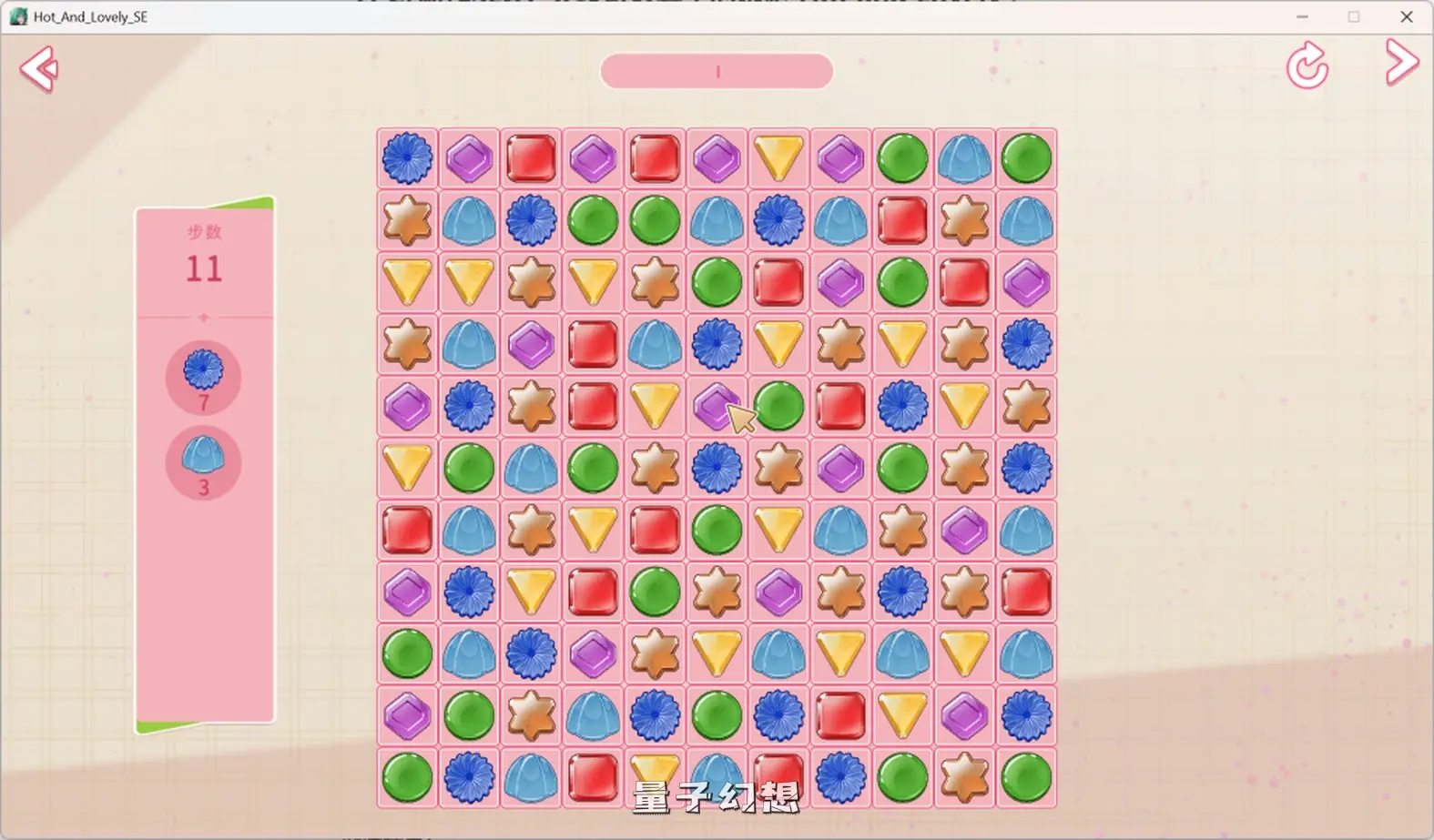Close the Hot_And_Lovely_SE window
1434x840 pixels.
[x=1406, y=16]
